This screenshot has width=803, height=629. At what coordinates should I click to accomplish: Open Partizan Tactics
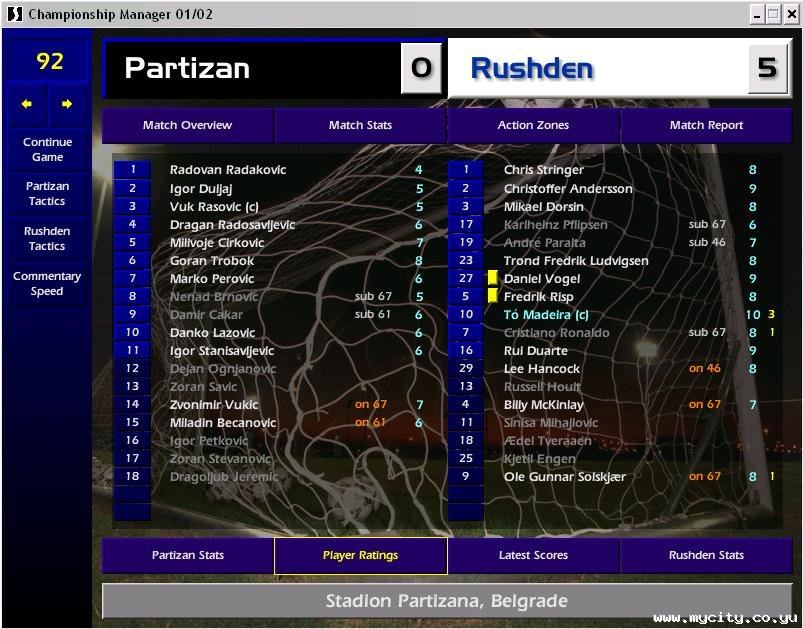coord(47,194)
